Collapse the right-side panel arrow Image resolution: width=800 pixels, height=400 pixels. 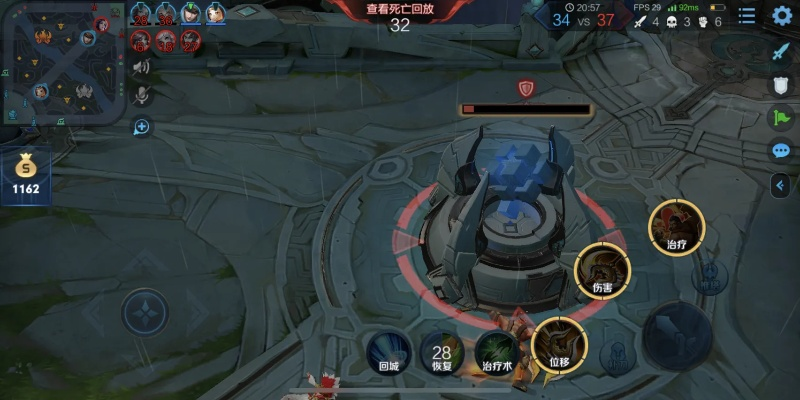781,185
